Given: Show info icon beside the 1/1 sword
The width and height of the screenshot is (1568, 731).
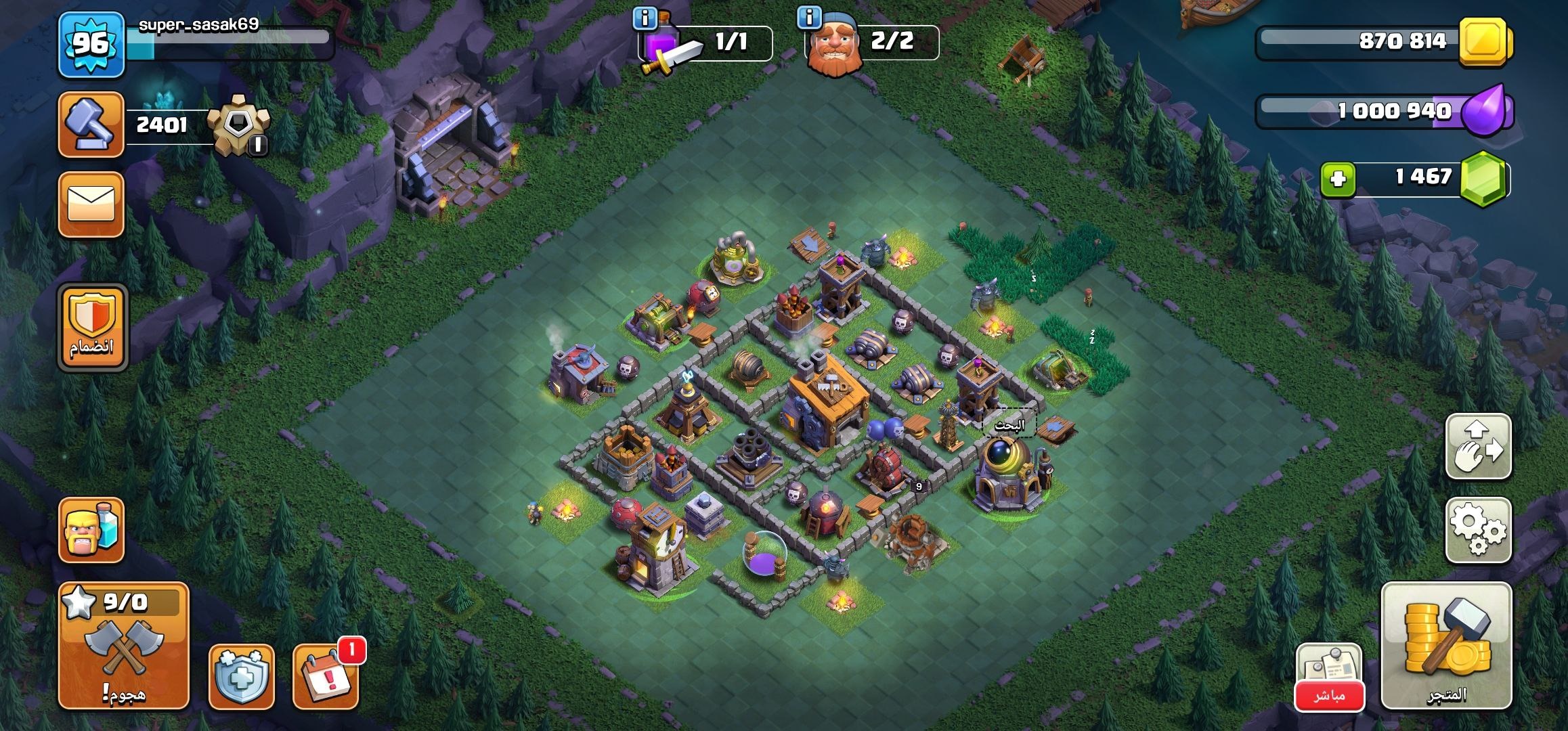Looking at the screenshot, I should tap(645, 19).
